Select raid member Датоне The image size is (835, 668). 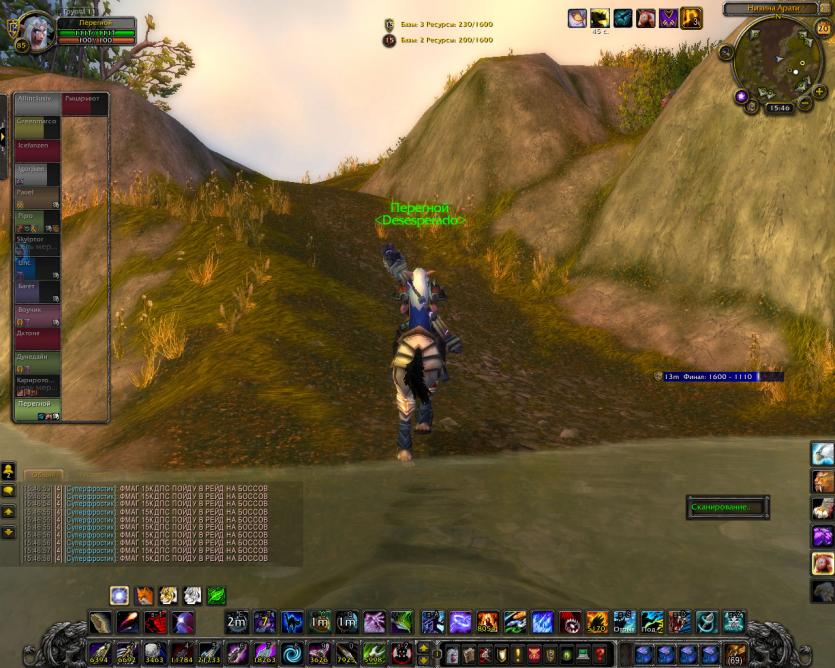37,338
